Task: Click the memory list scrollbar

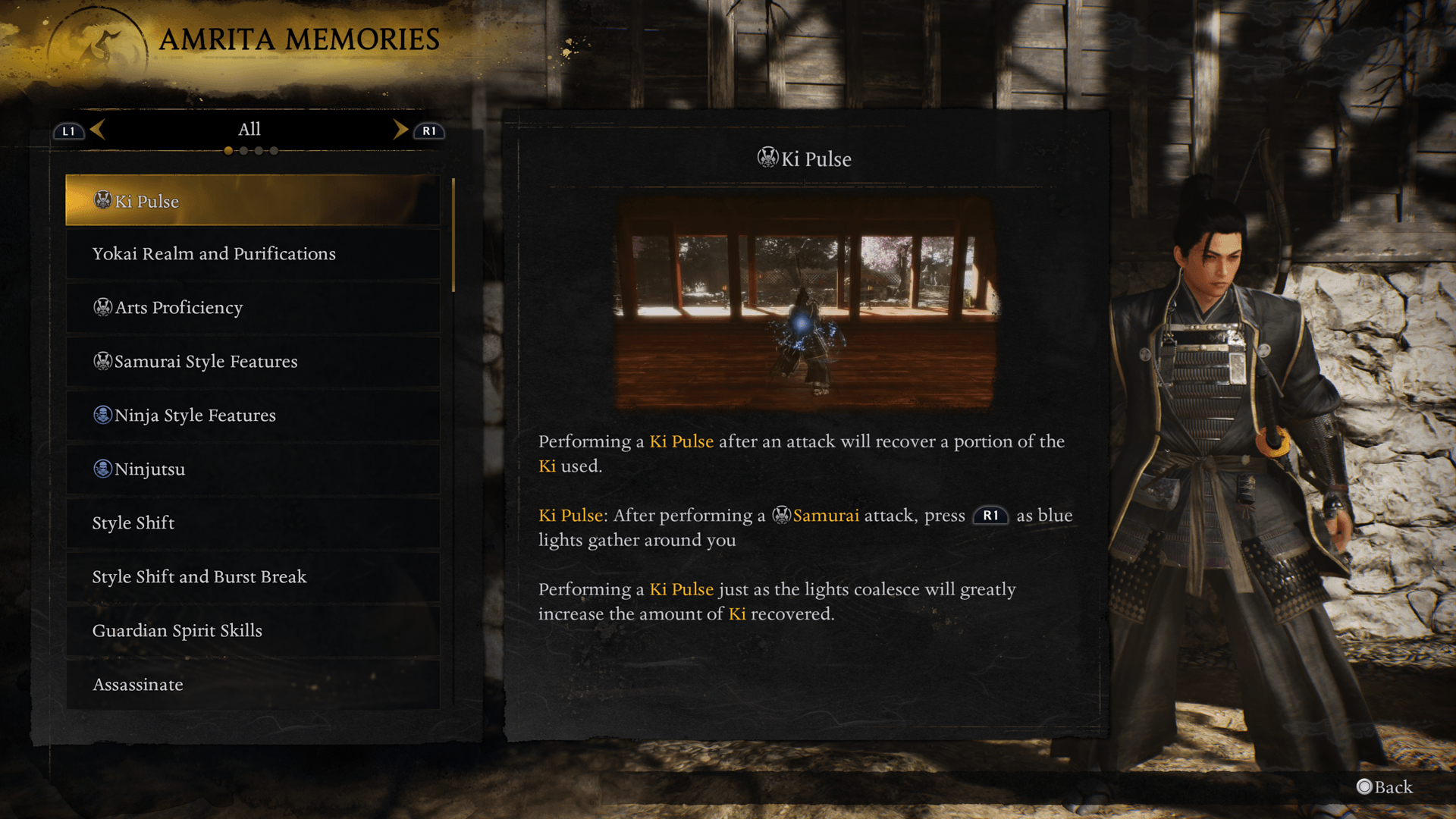Action: (x=453, y=235)
